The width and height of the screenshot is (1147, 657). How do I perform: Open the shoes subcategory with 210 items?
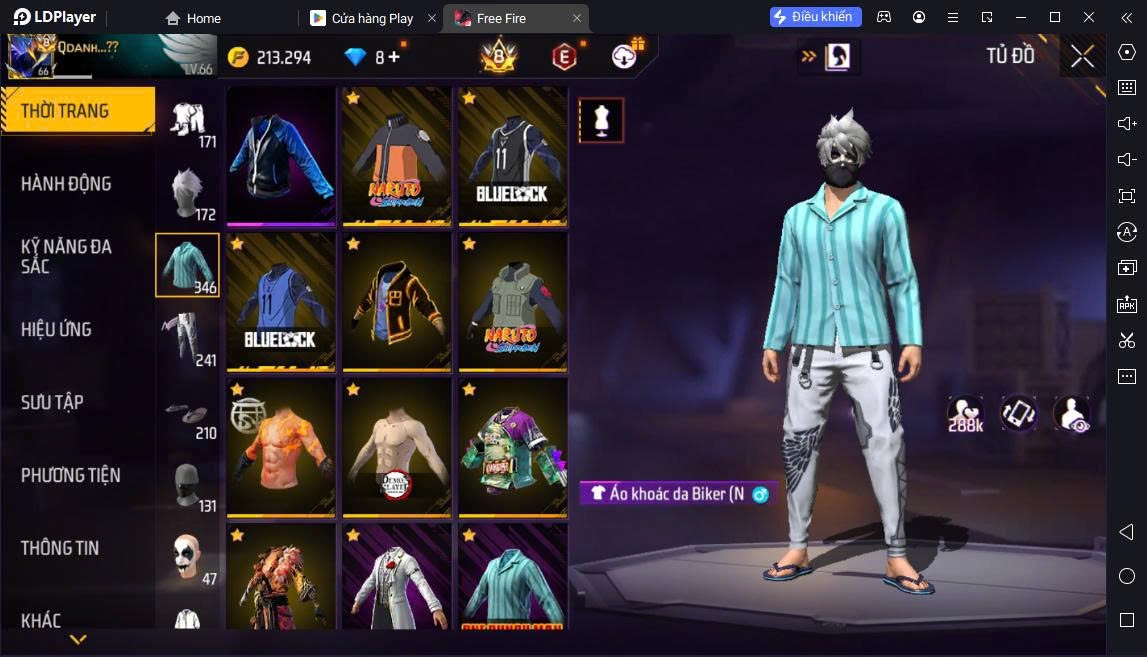tap(187, 412)
